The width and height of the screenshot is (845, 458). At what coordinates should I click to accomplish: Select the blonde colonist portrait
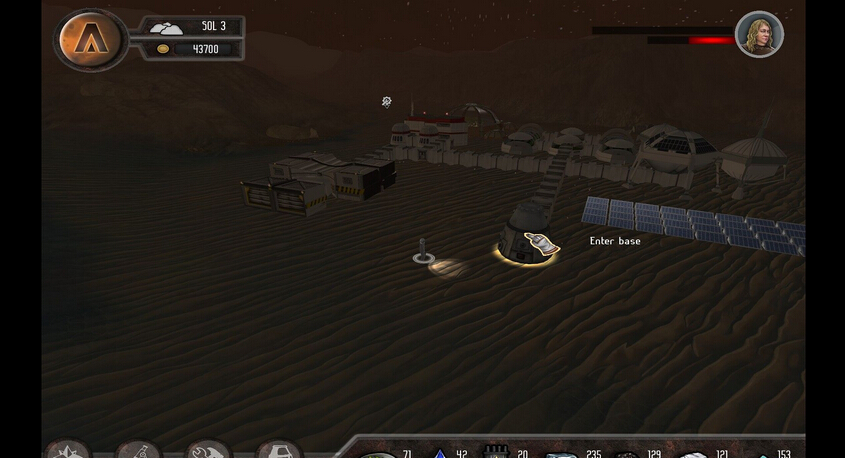coord(759,35)
